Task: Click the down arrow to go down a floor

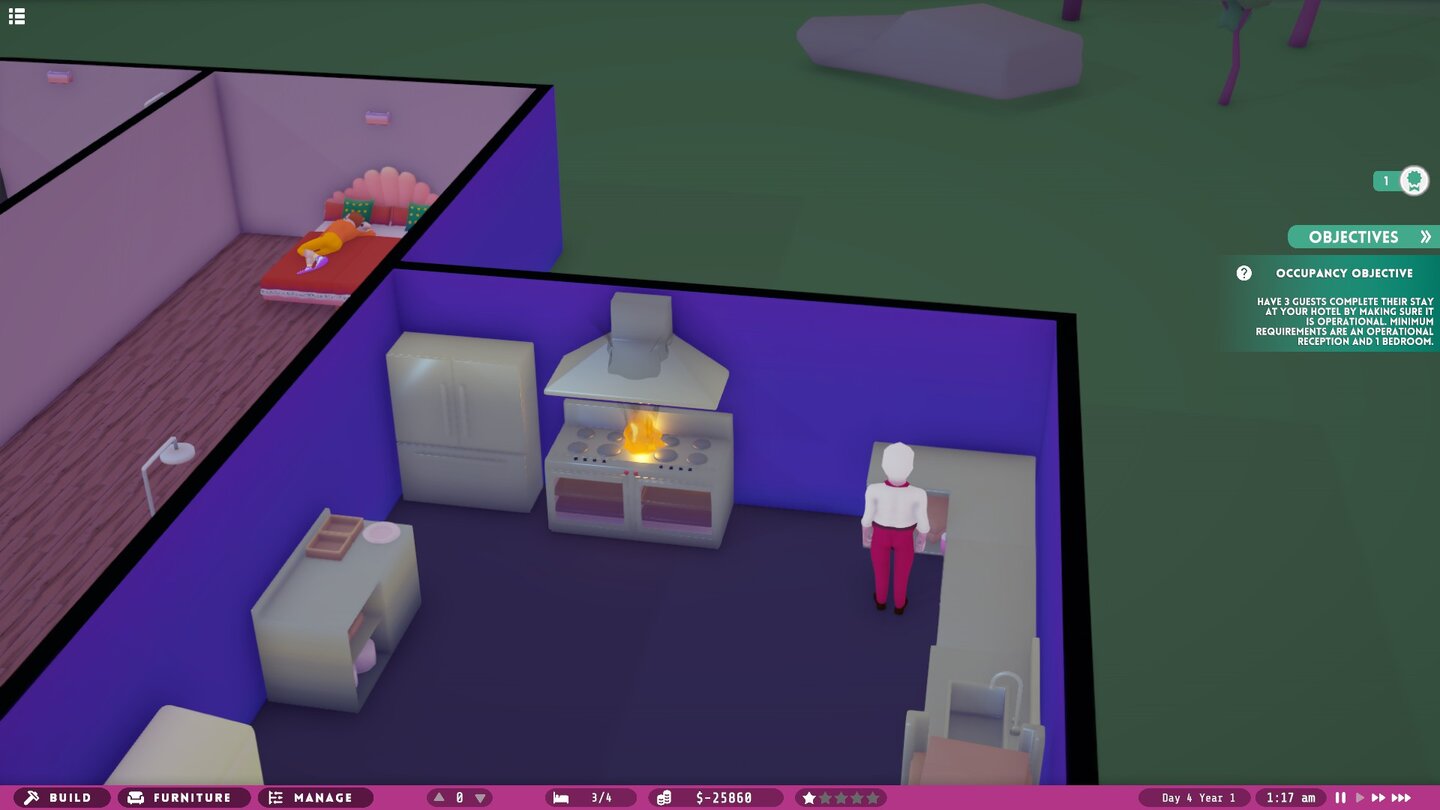Action: 480,797
